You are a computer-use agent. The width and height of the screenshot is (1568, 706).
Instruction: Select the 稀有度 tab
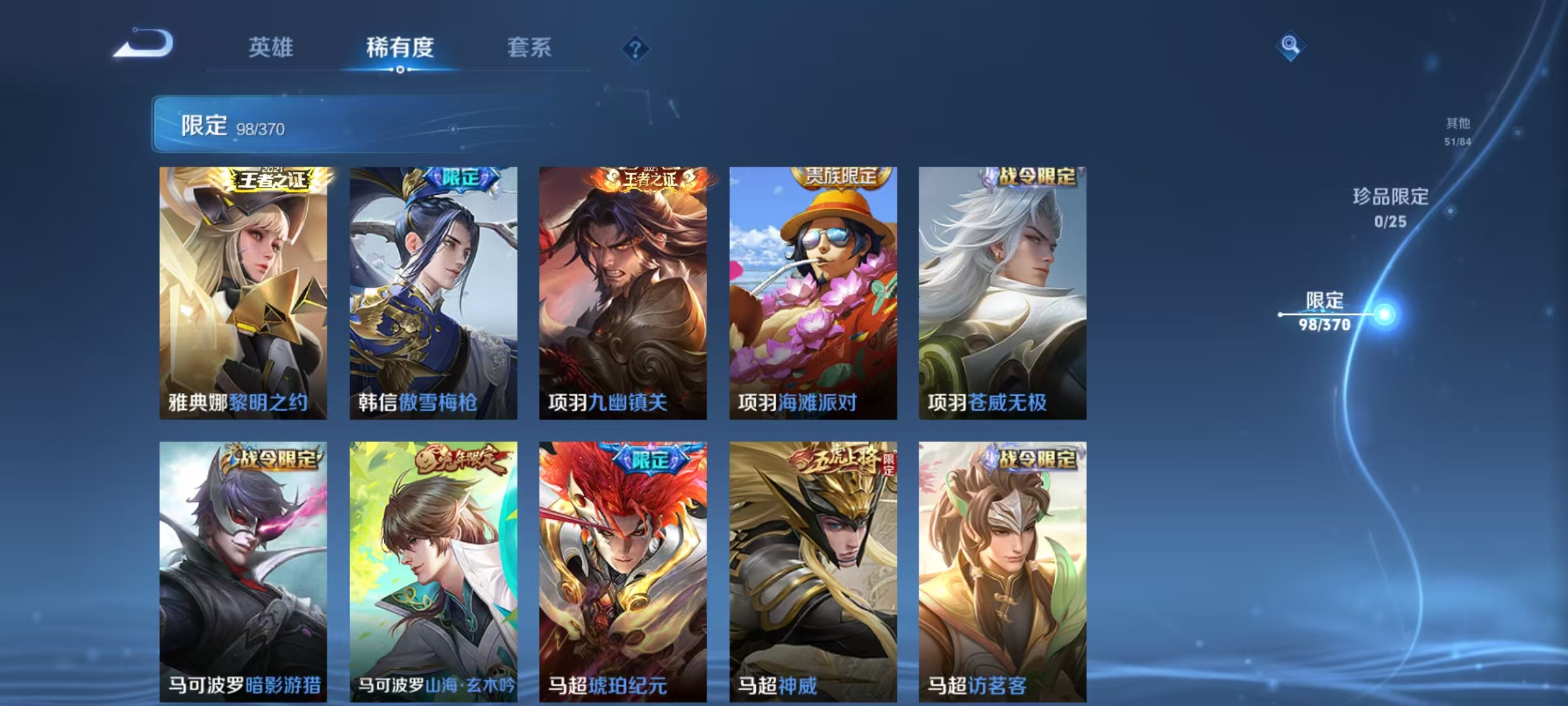click(400, 48)
